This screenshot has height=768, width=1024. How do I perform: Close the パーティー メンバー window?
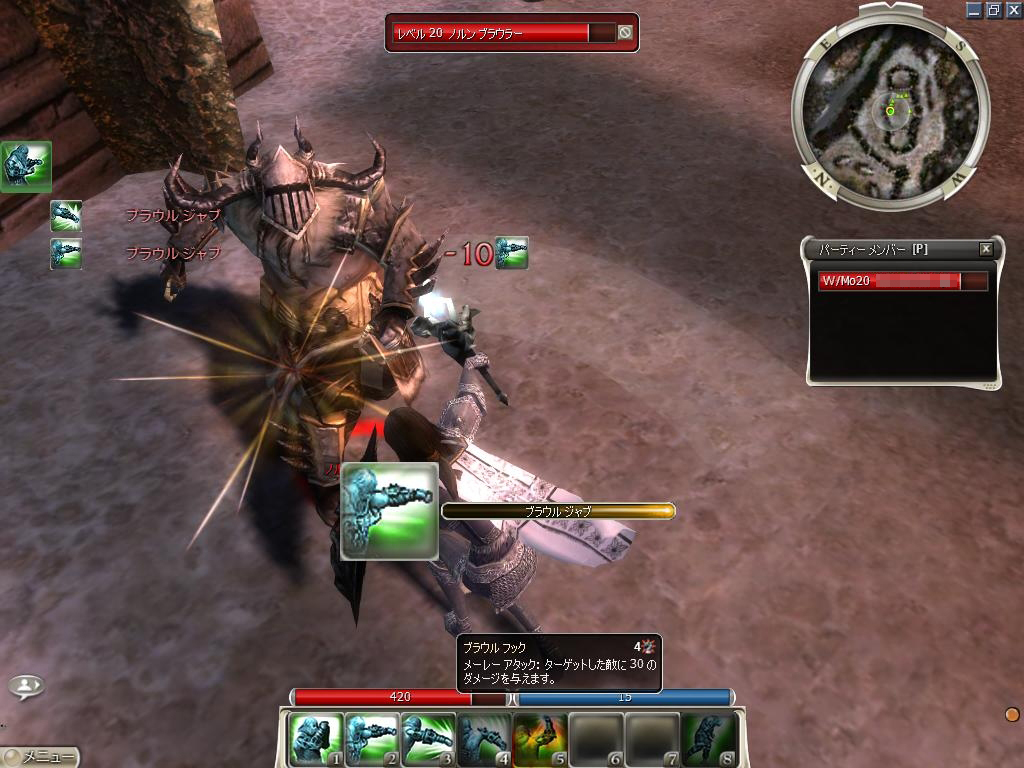click(986, 249)
